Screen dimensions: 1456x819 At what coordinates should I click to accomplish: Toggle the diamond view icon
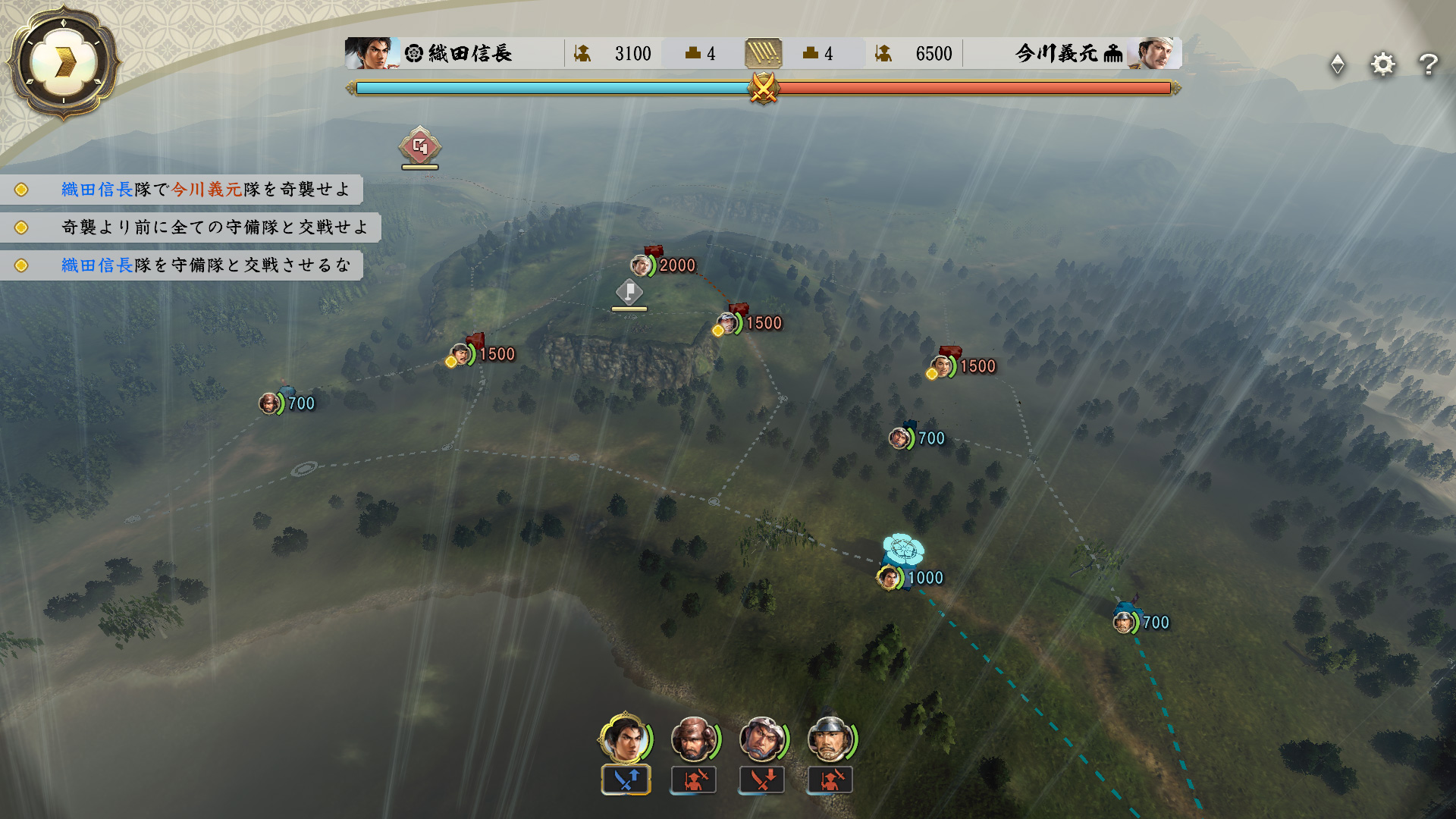[x=1338, y=64]
